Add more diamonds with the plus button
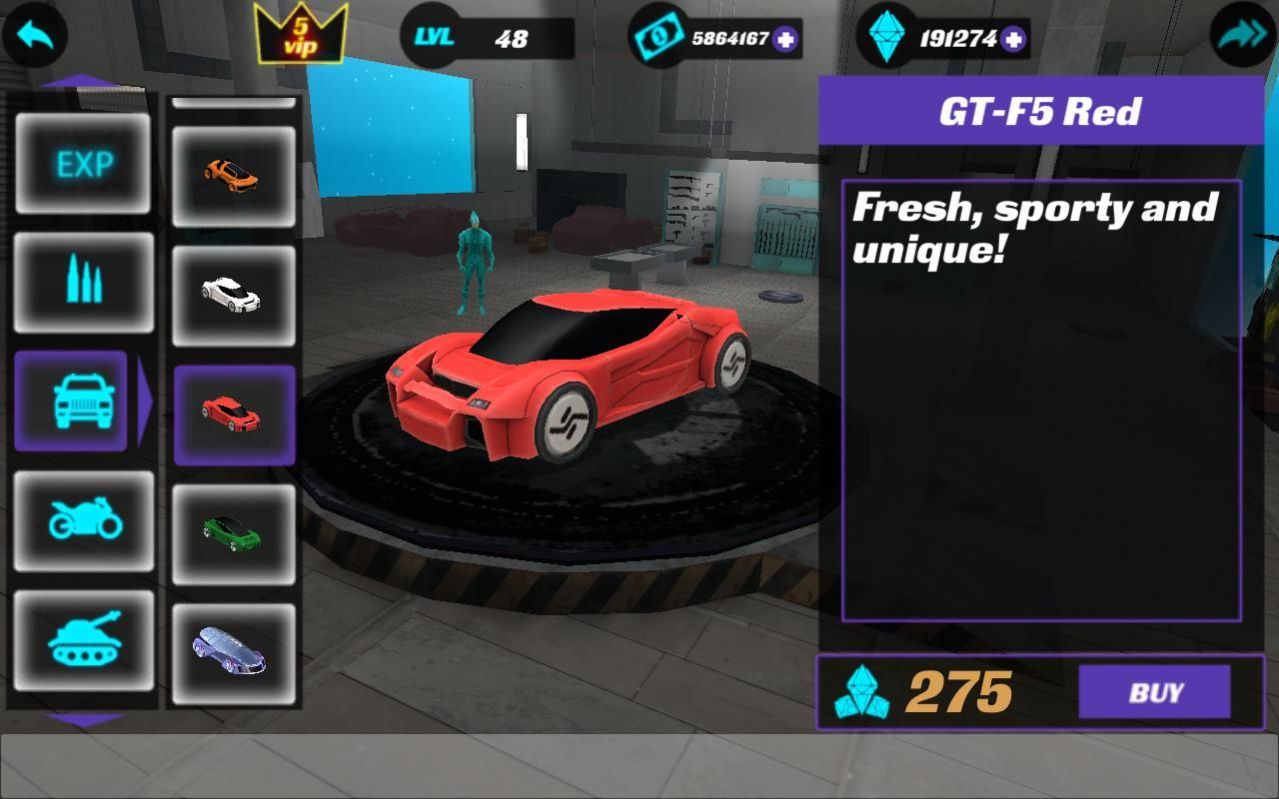The height and width of the screenshot is (799, 1279). coord(1014,39)
